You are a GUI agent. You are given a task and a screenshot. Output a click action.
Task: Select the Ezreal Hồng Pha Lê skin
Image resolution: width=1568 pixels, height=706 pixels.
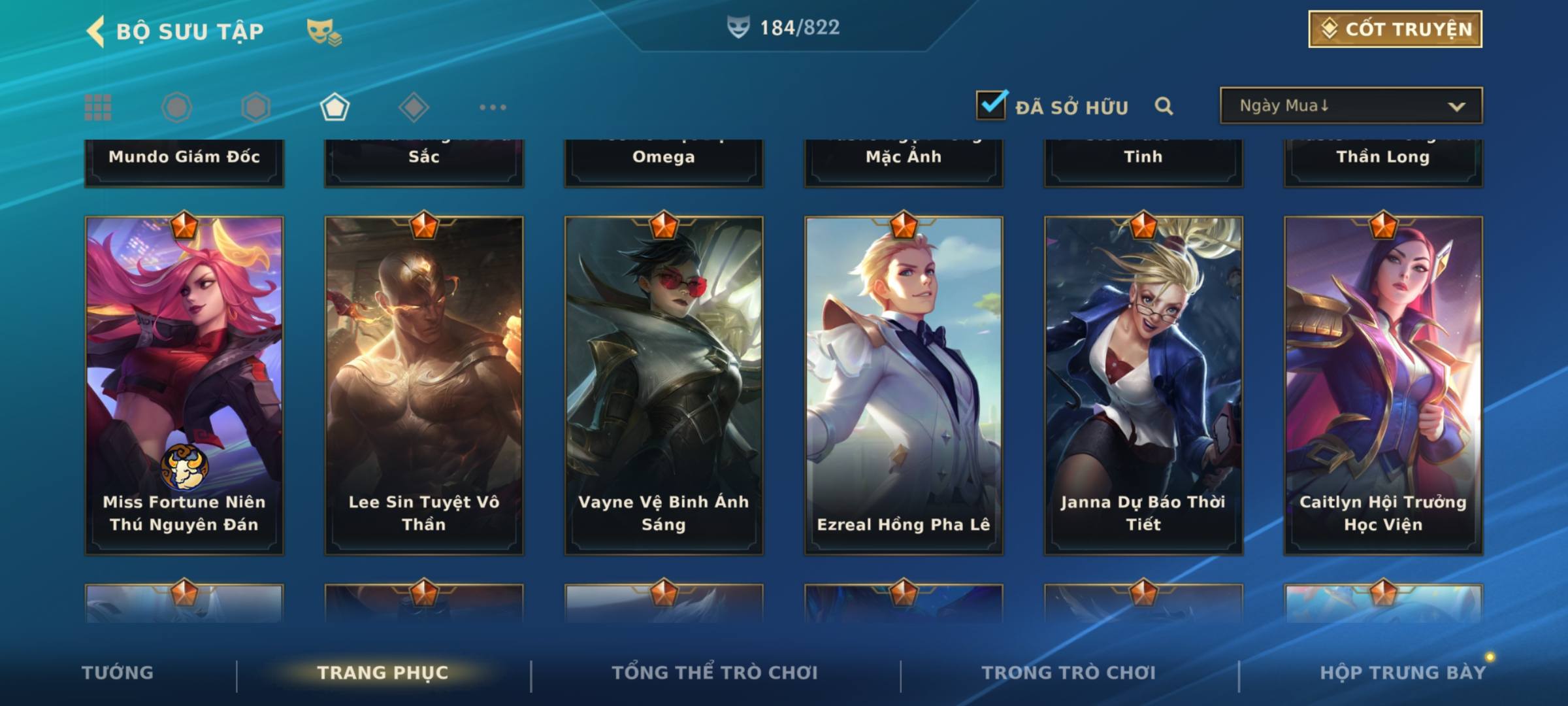click(x=904, y=386)
